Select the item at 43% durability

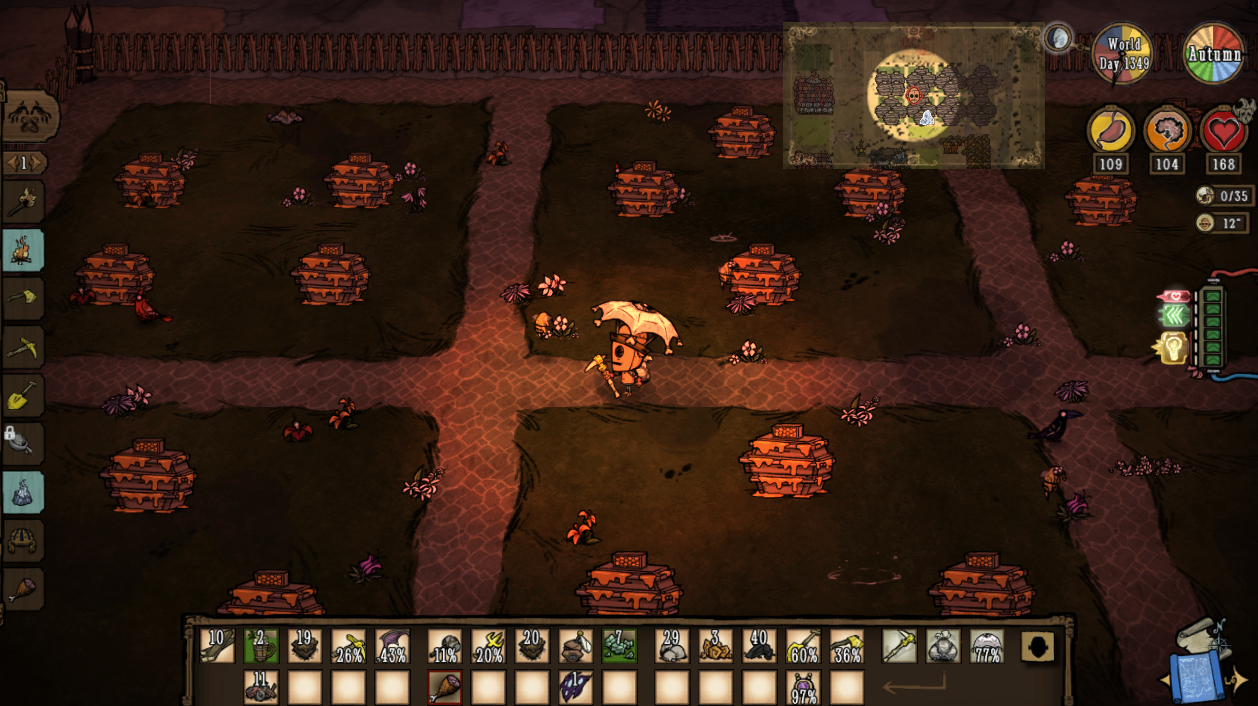392,646
